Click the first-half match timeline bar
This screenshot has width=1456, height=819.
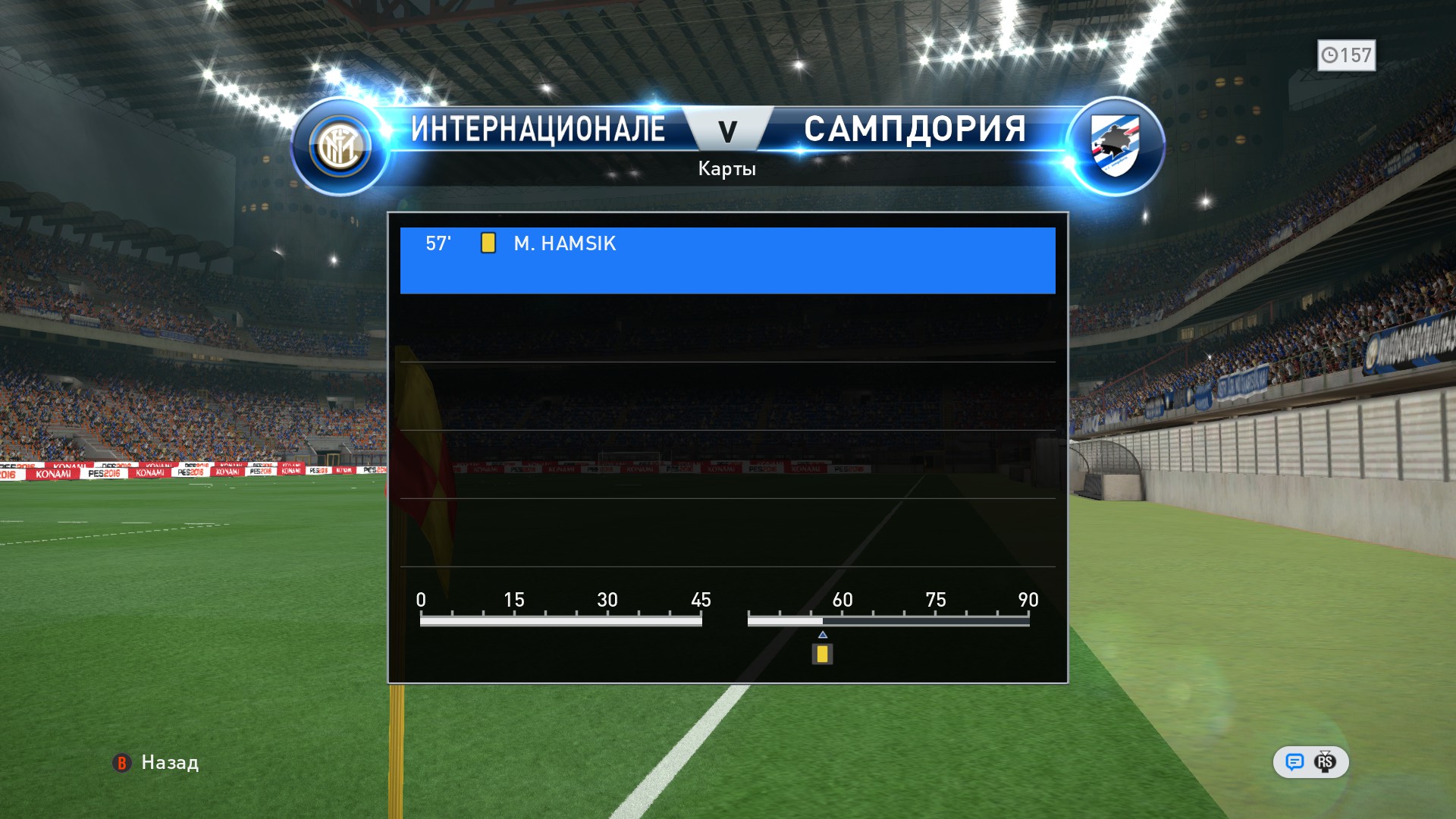coord(560,621)
